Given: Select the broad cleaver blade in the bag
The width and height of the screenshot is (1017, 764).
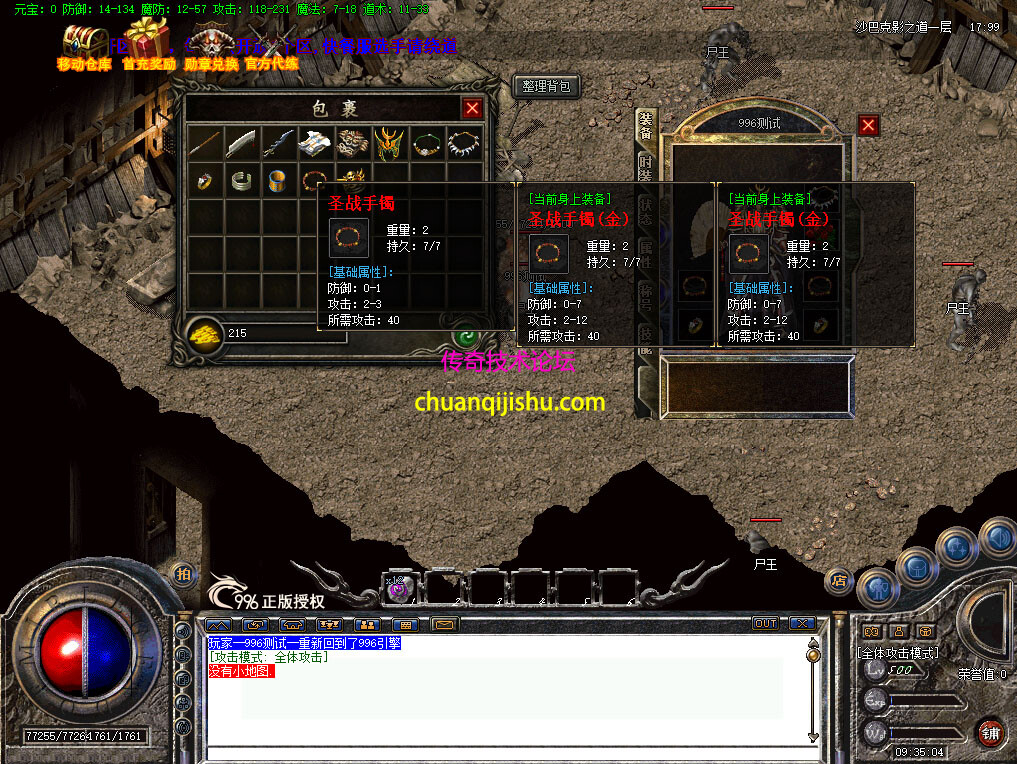Looking at the screenshot, I should point(241,143).
